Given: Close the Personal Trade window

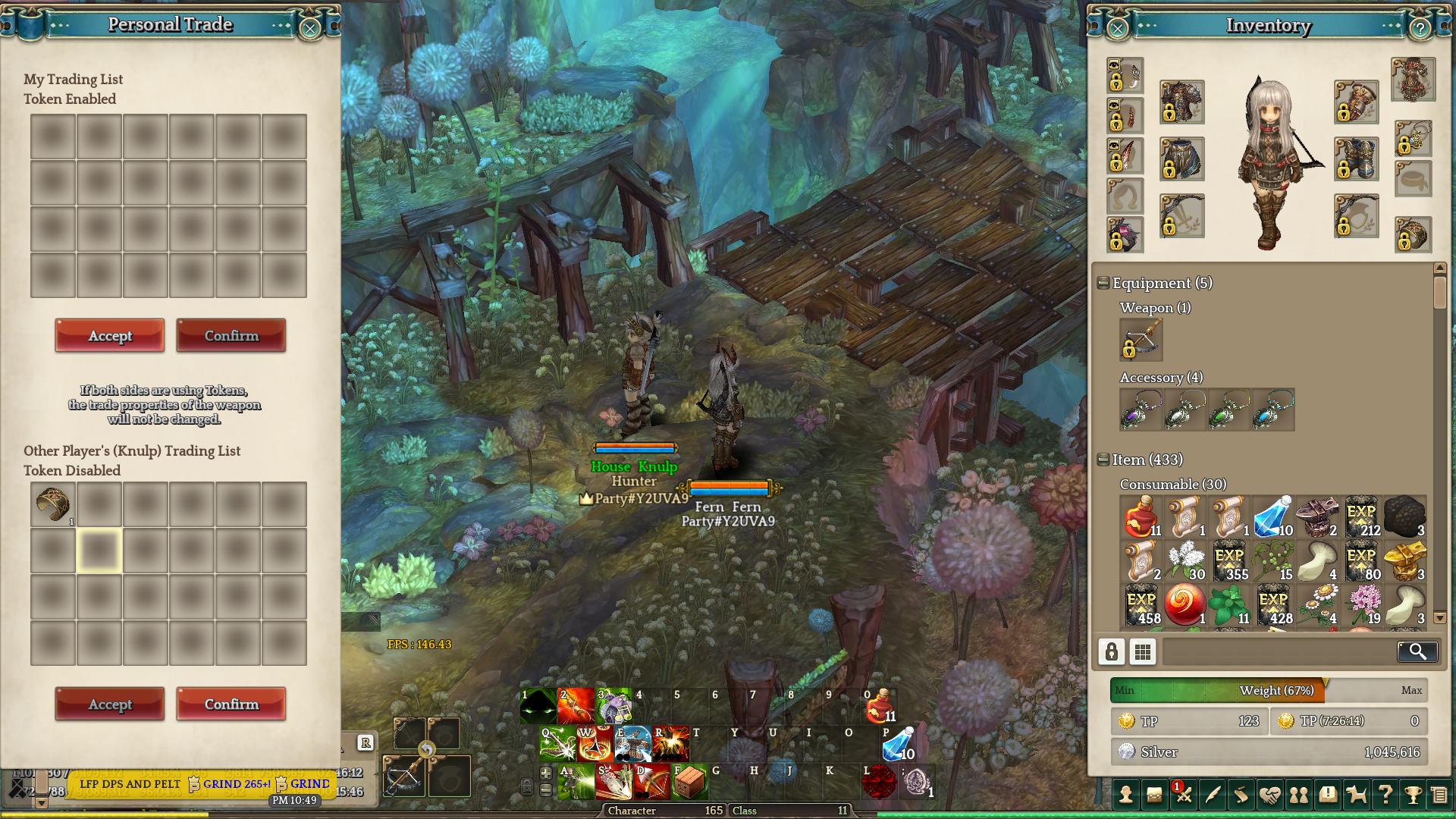Looking at the screenshot, I should [x=309, y=29].
